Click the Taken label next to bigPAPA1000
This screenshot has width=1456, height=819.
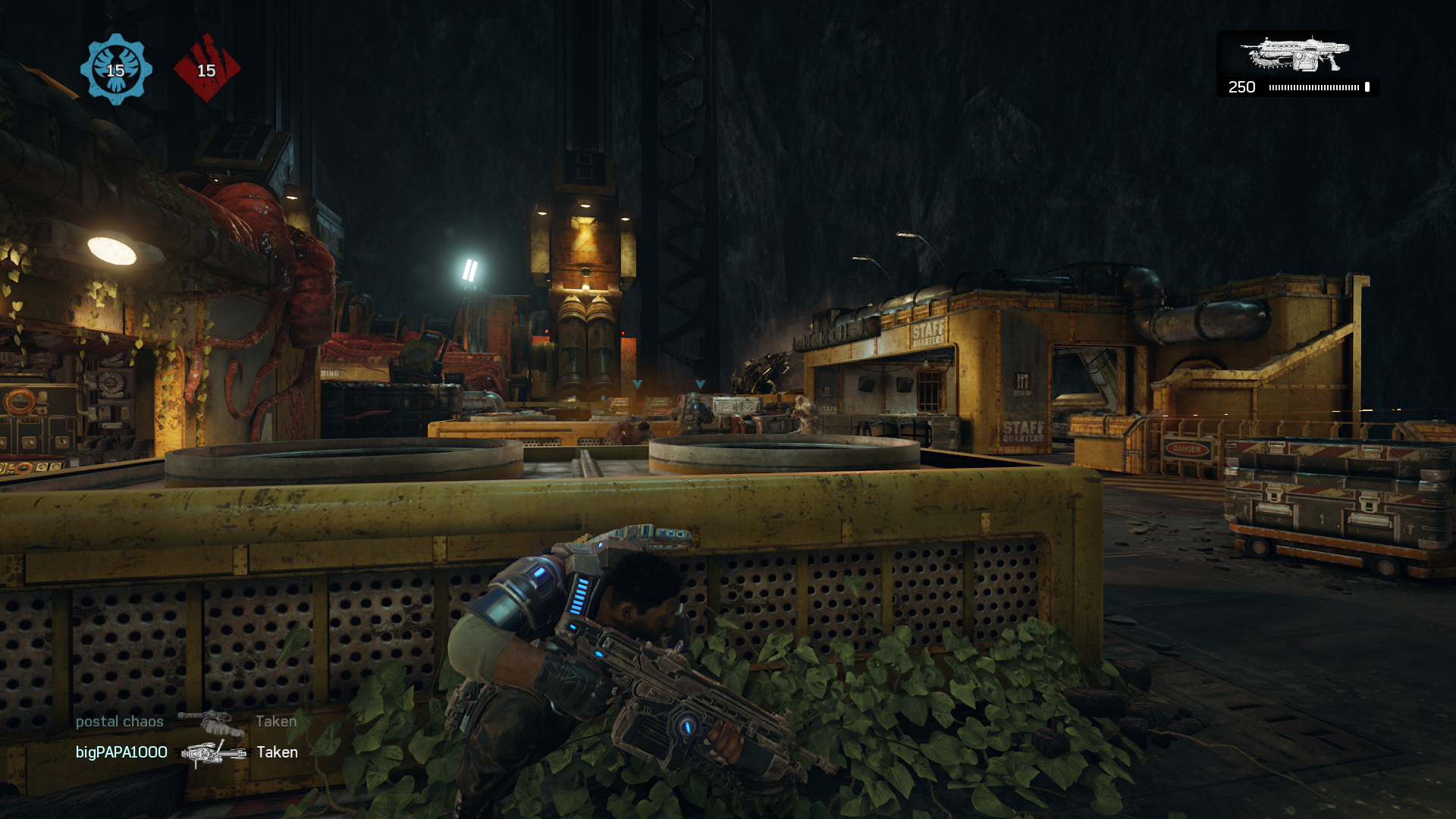(278, 752)
